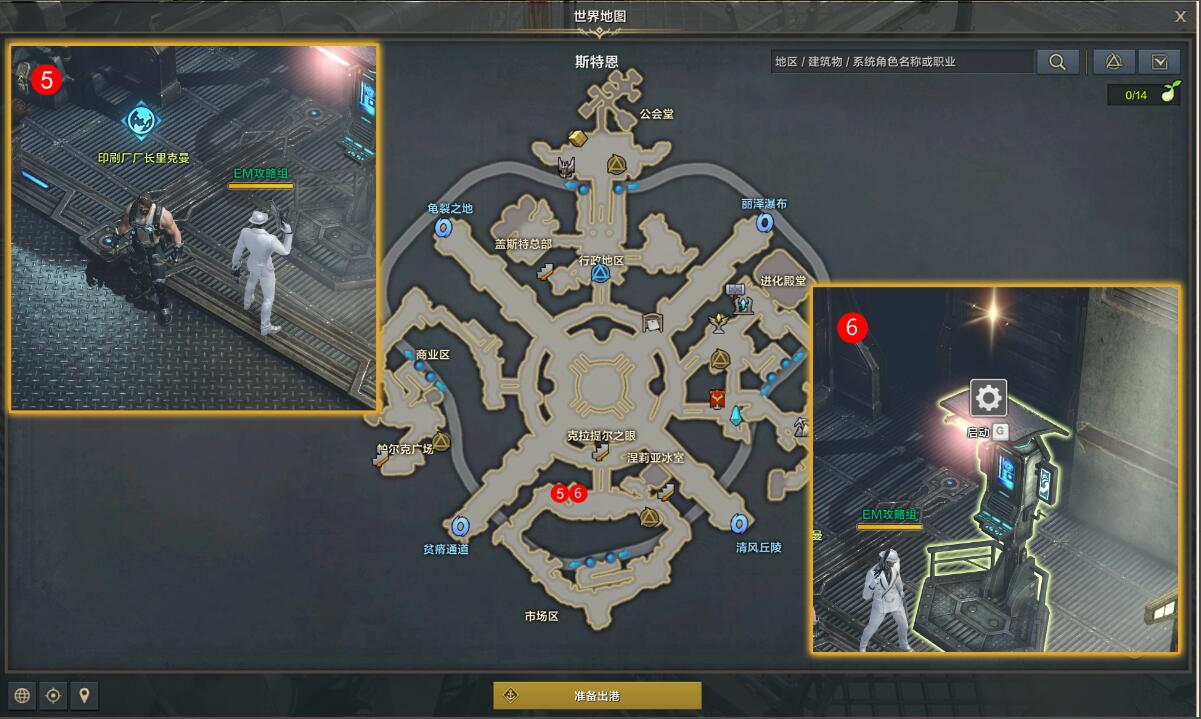Open the checkmark filter button beside search
This screenshot has width=1201, height=719.
coord(1159,62)
